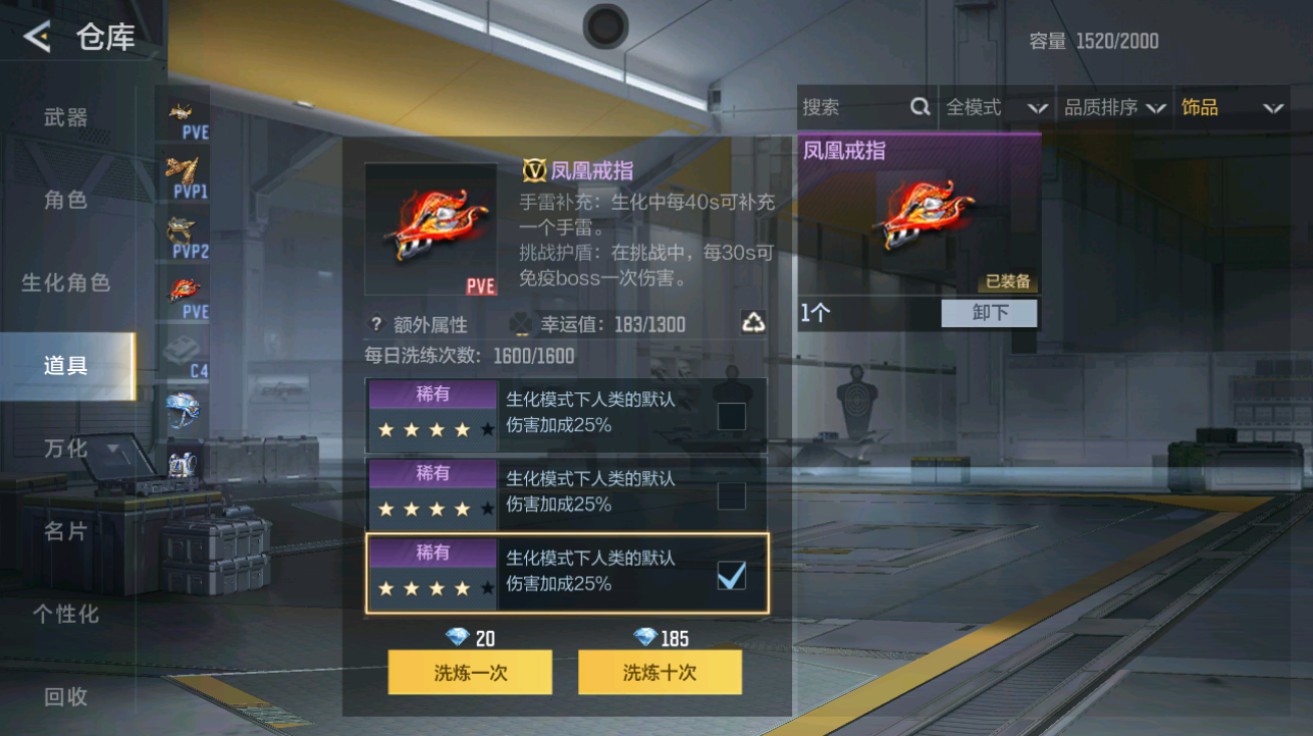Click the PVE phoenix ring icon in the item list

(183, 291)
